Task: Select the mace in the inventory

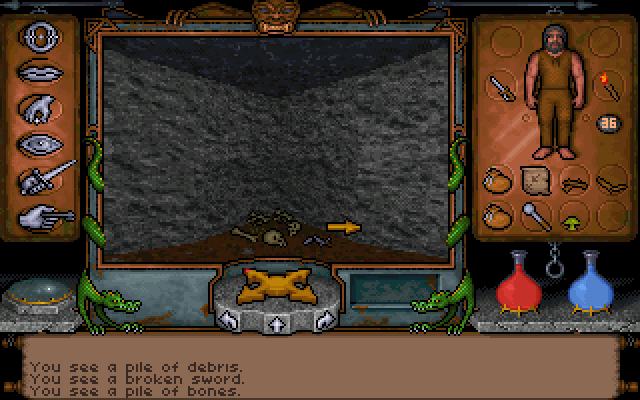Action: pyautogui.click(x=534, y=214)
